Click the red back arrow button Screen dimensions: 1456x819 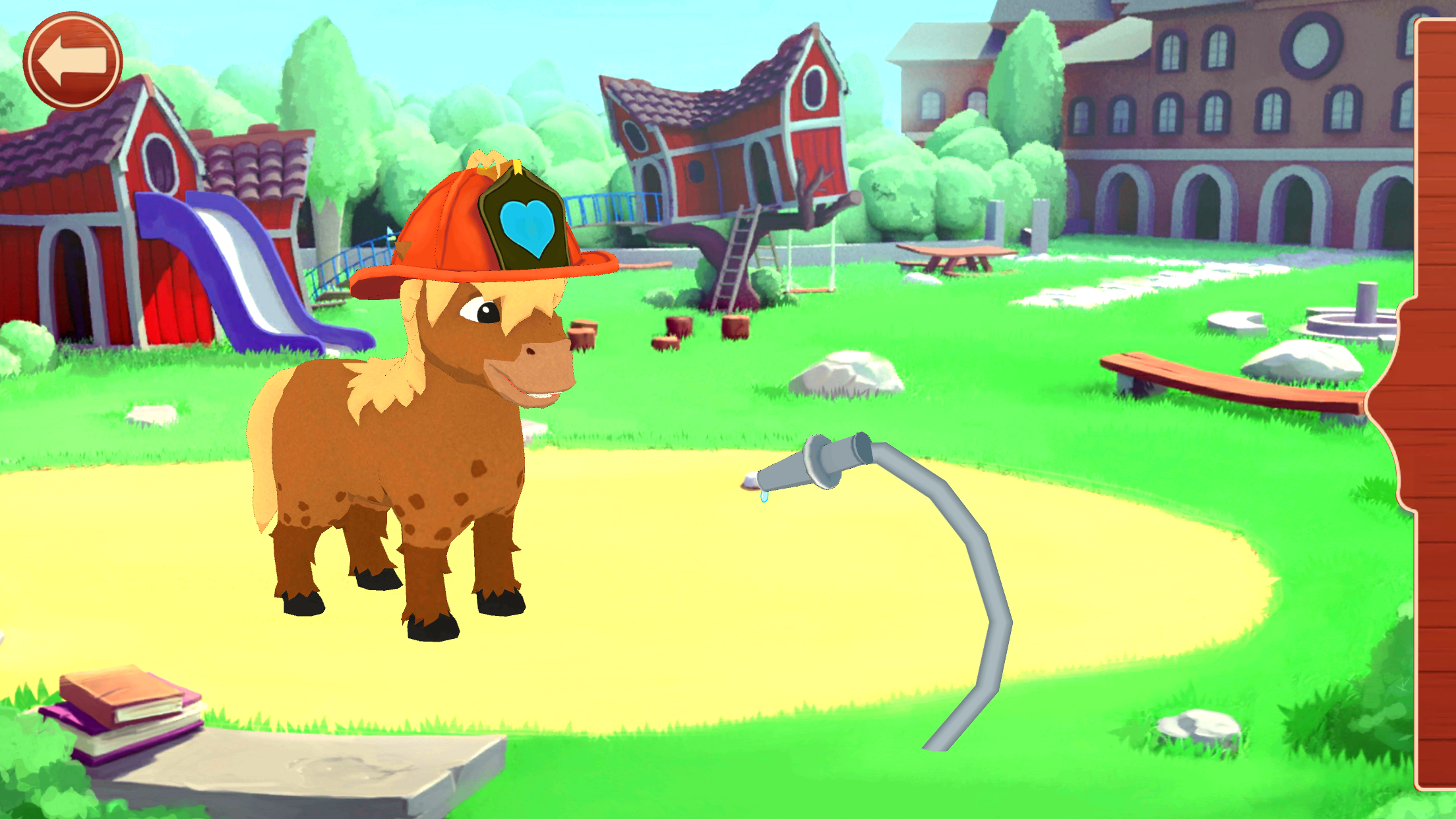(x=73, y=61)
